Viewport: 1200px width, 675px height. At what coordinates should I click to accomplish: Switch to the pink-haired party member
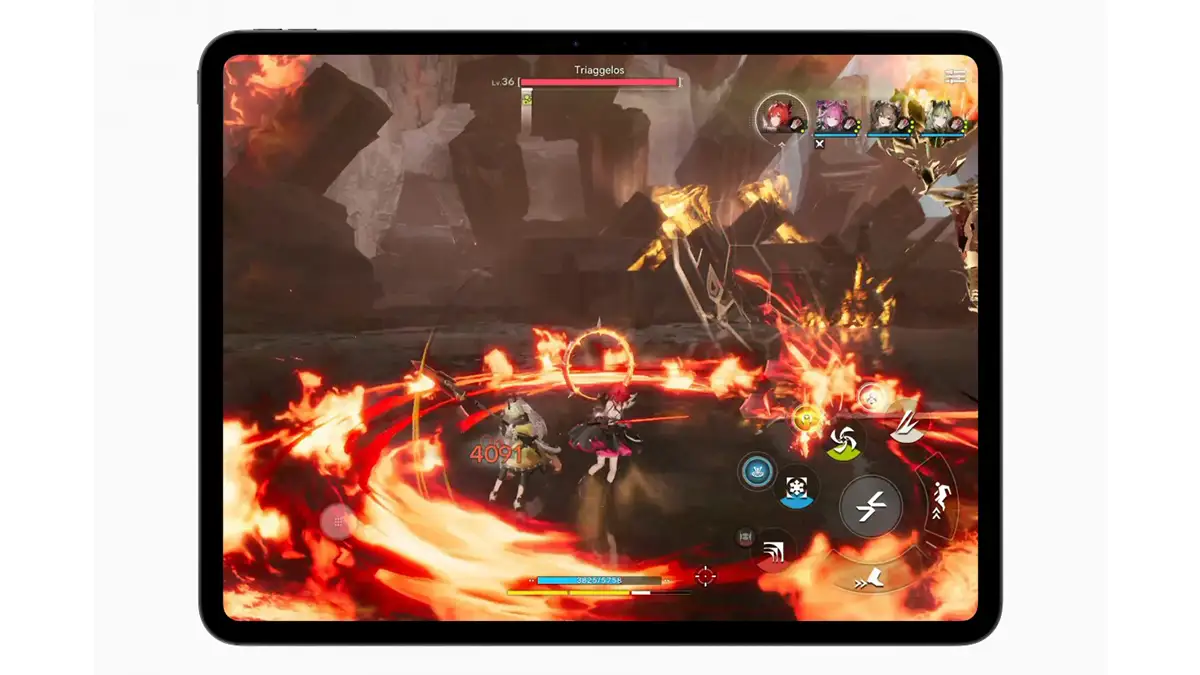click(x=830, y=117)
